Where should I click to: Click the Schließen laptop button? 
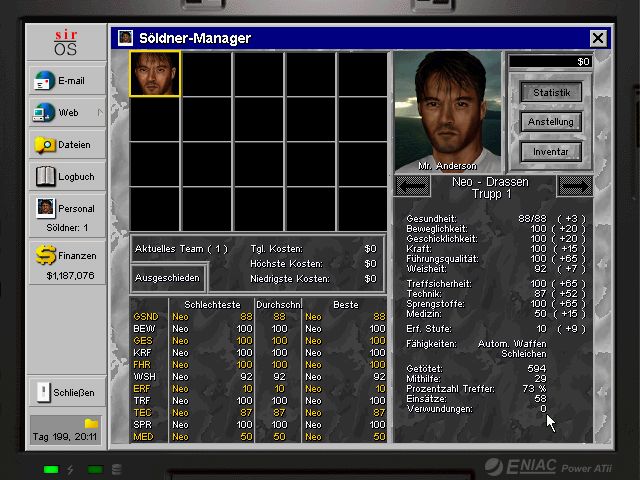[66, 391]
